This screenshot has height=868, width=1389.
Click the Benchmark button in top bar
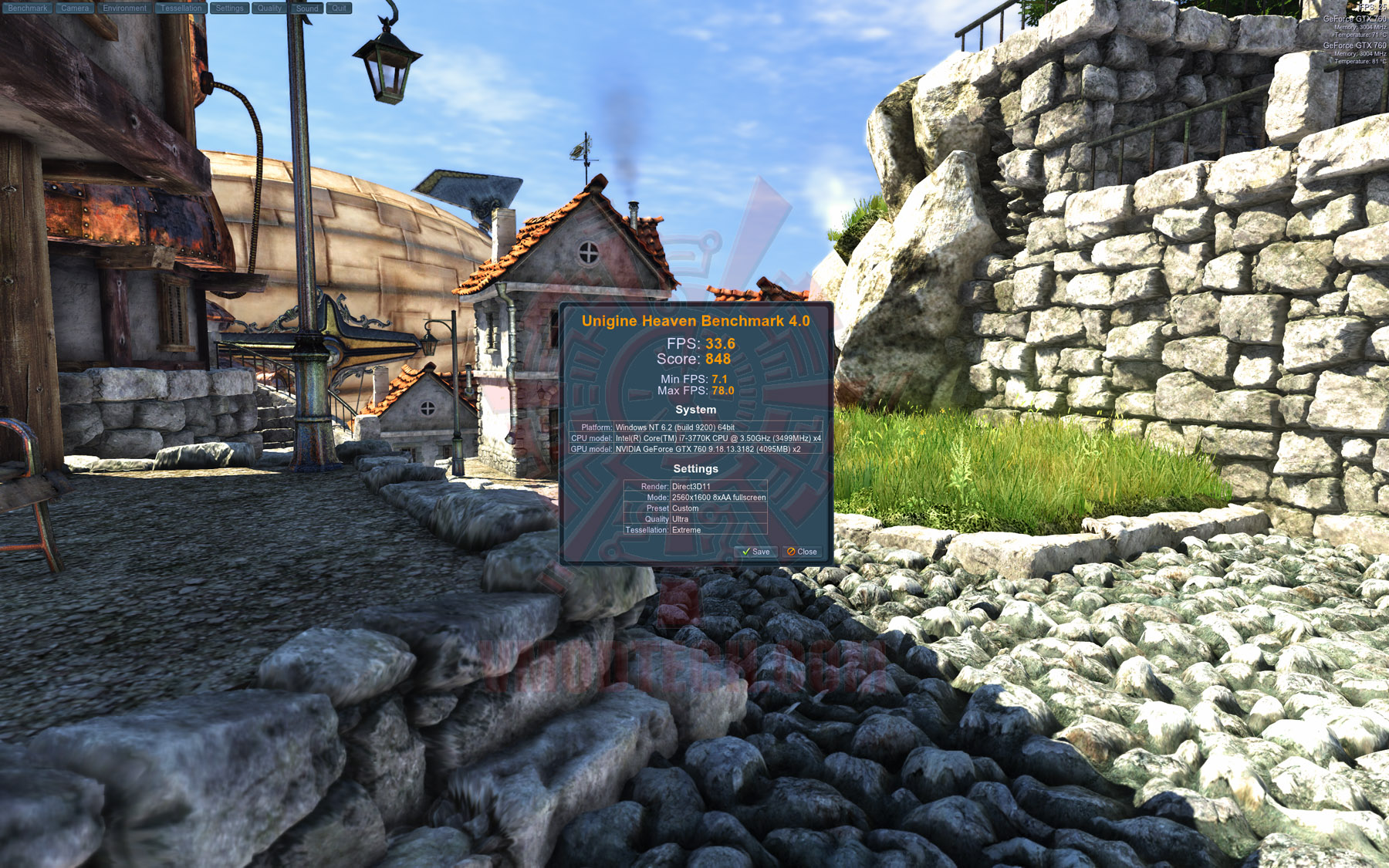pos(27,8)
